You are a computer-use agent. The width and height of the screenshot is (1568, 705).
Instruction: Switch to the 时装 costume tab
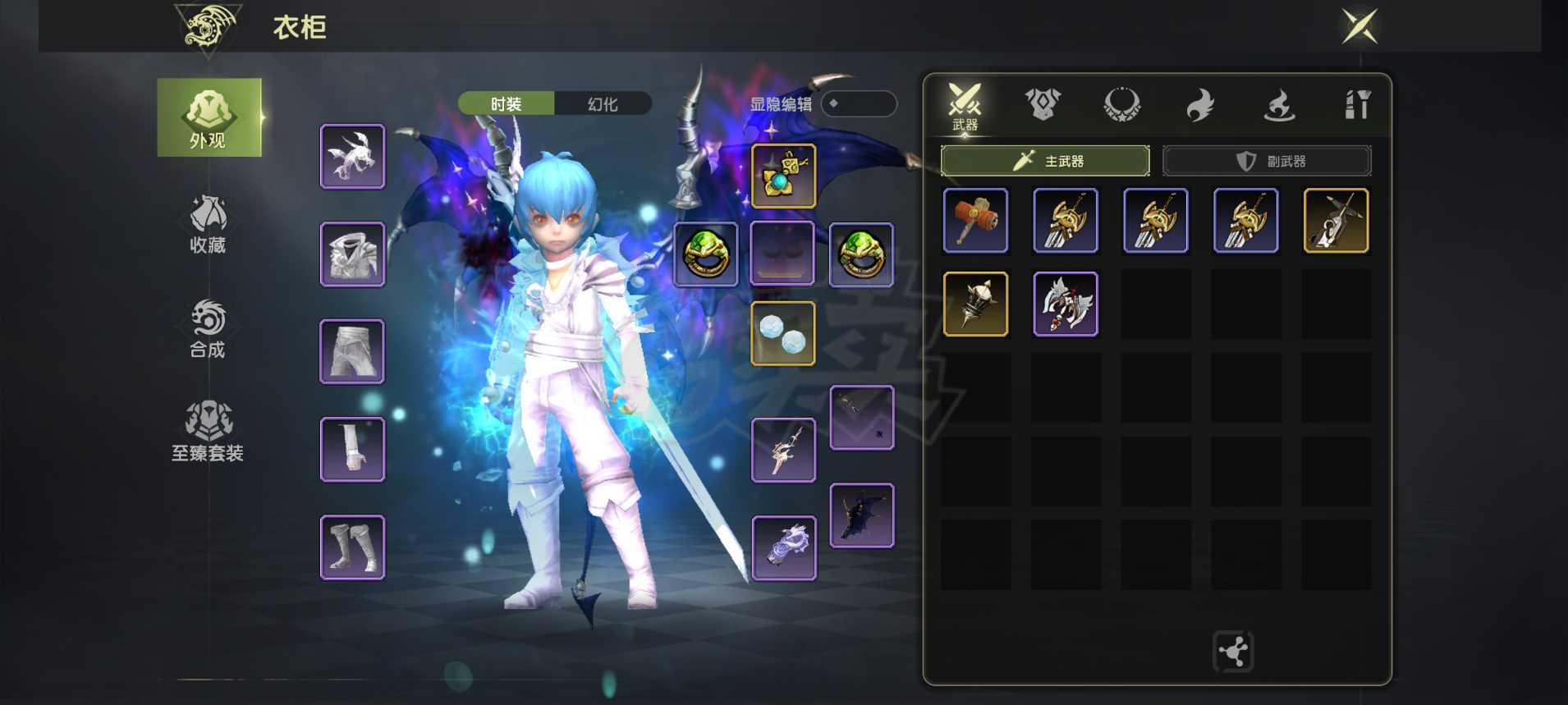click(506, 104)
